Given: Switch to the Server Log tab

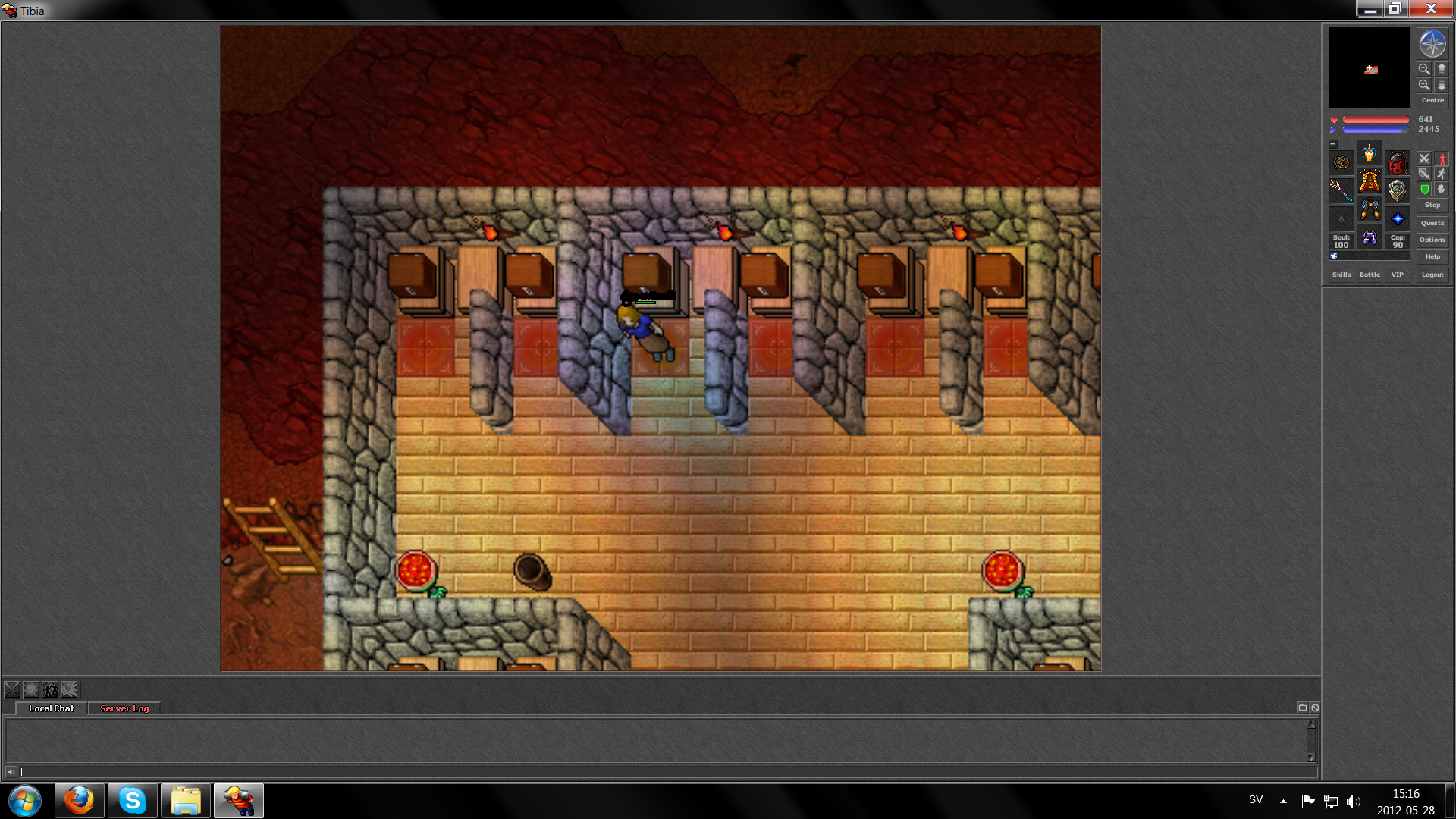Looking at the screenshot, I should click(x=124, y=708).
